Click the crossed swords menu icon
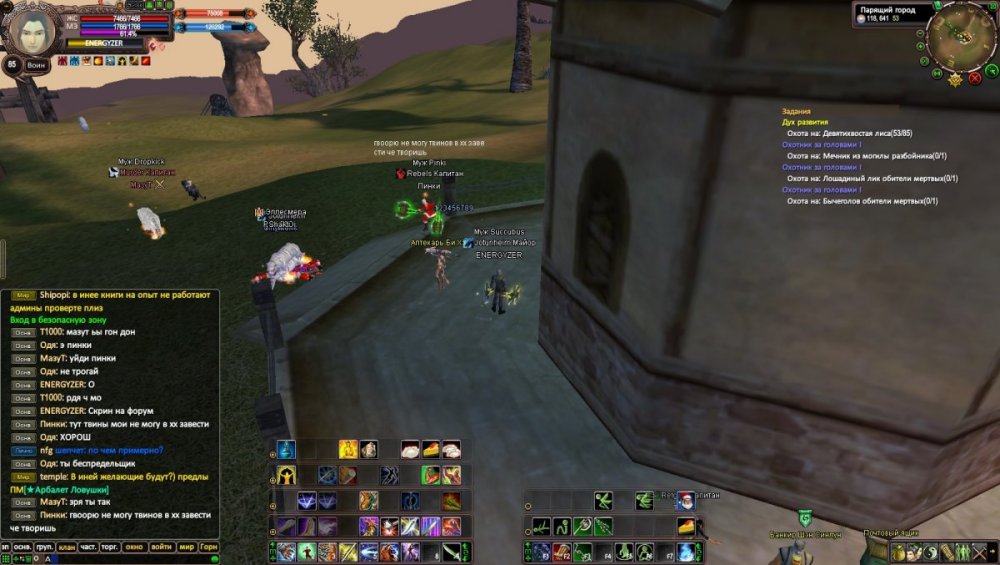Screen dimensions: 1000x565 (x=979, y=552)
